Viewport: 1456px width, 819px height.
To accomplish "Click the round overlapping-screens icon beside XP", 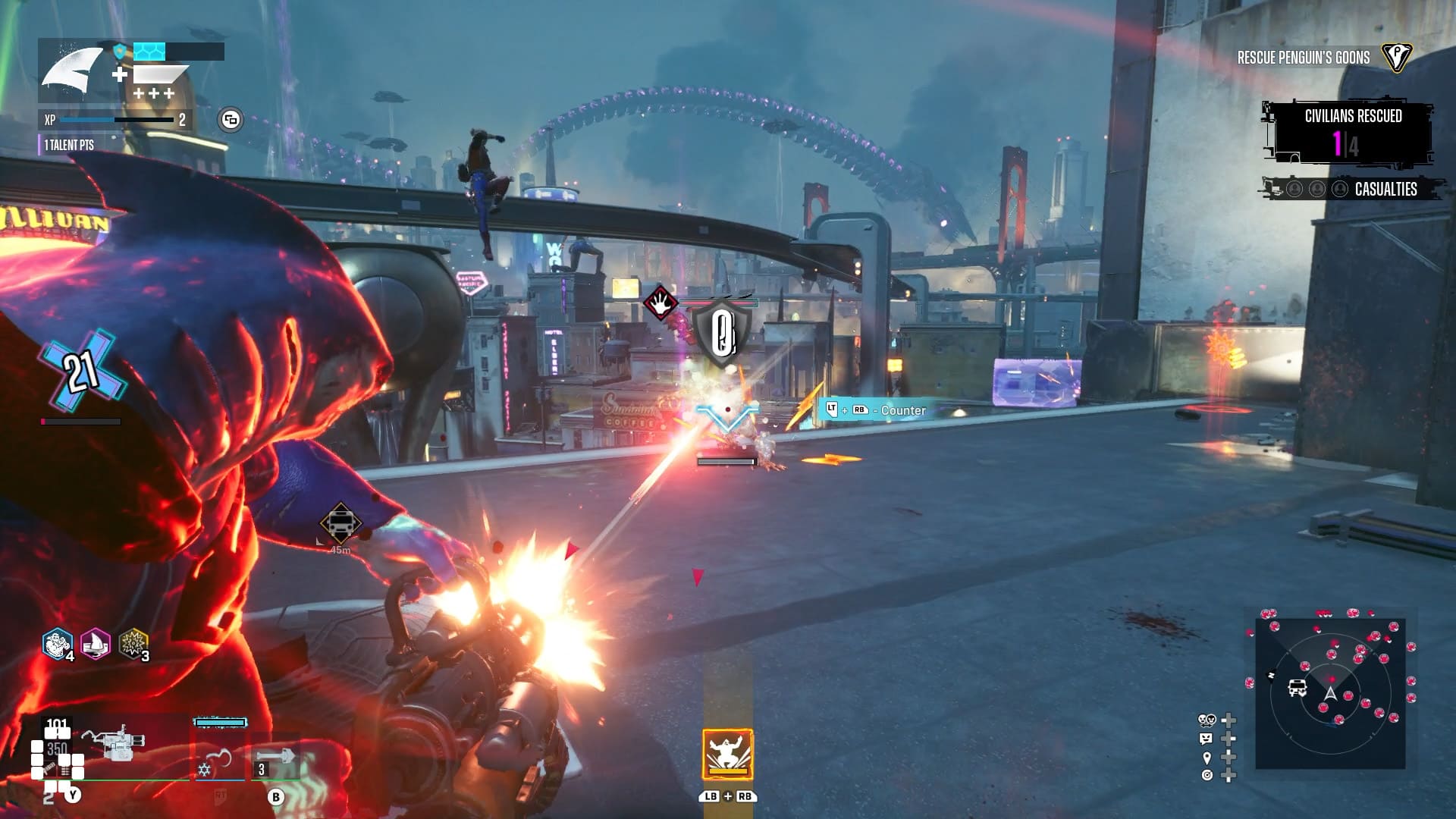I will coord(231,120).
